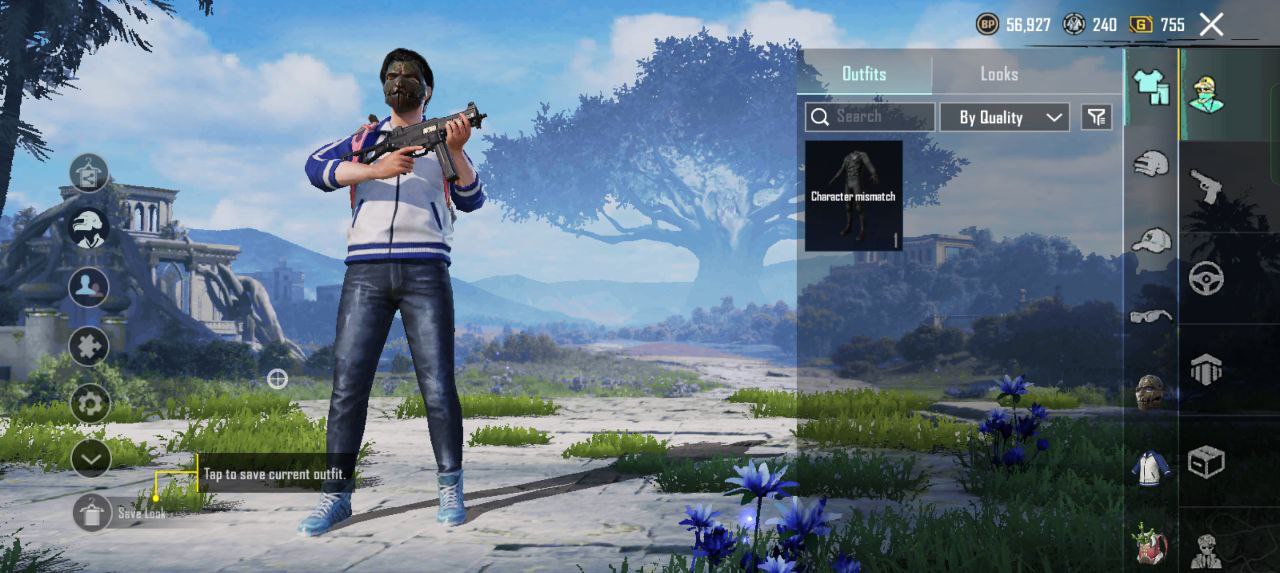Viewport: 1280px width, 573px height.
Task: Close the inventory screen with the X
Action: [1211, 25]
